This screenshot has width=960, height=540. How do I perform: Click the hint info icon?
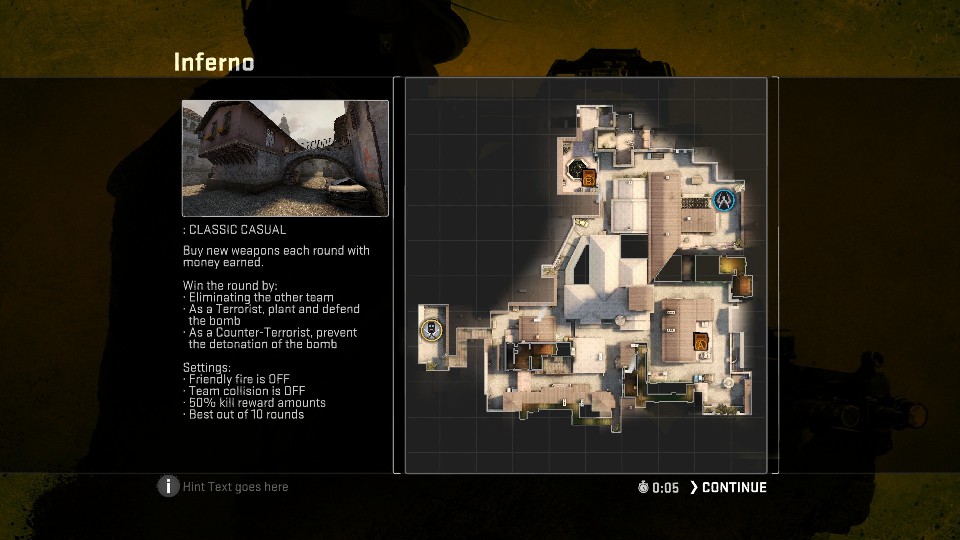point(168,487)
